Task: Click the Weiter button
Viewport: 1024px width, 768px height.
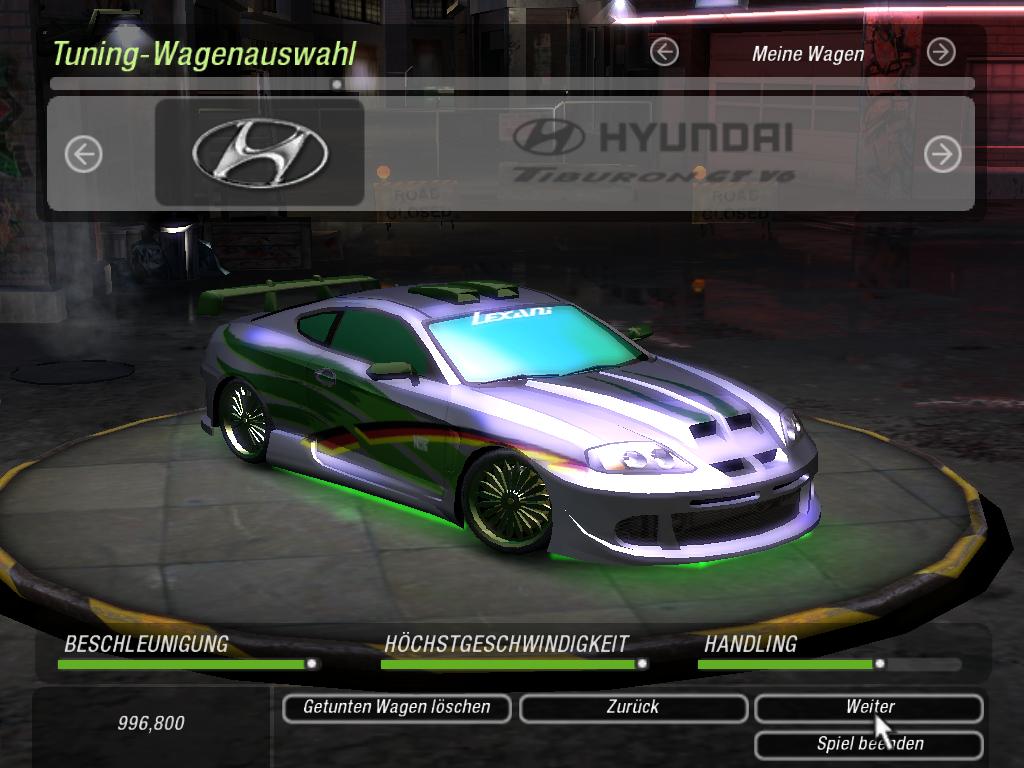Action: click(x=868, y=707)
